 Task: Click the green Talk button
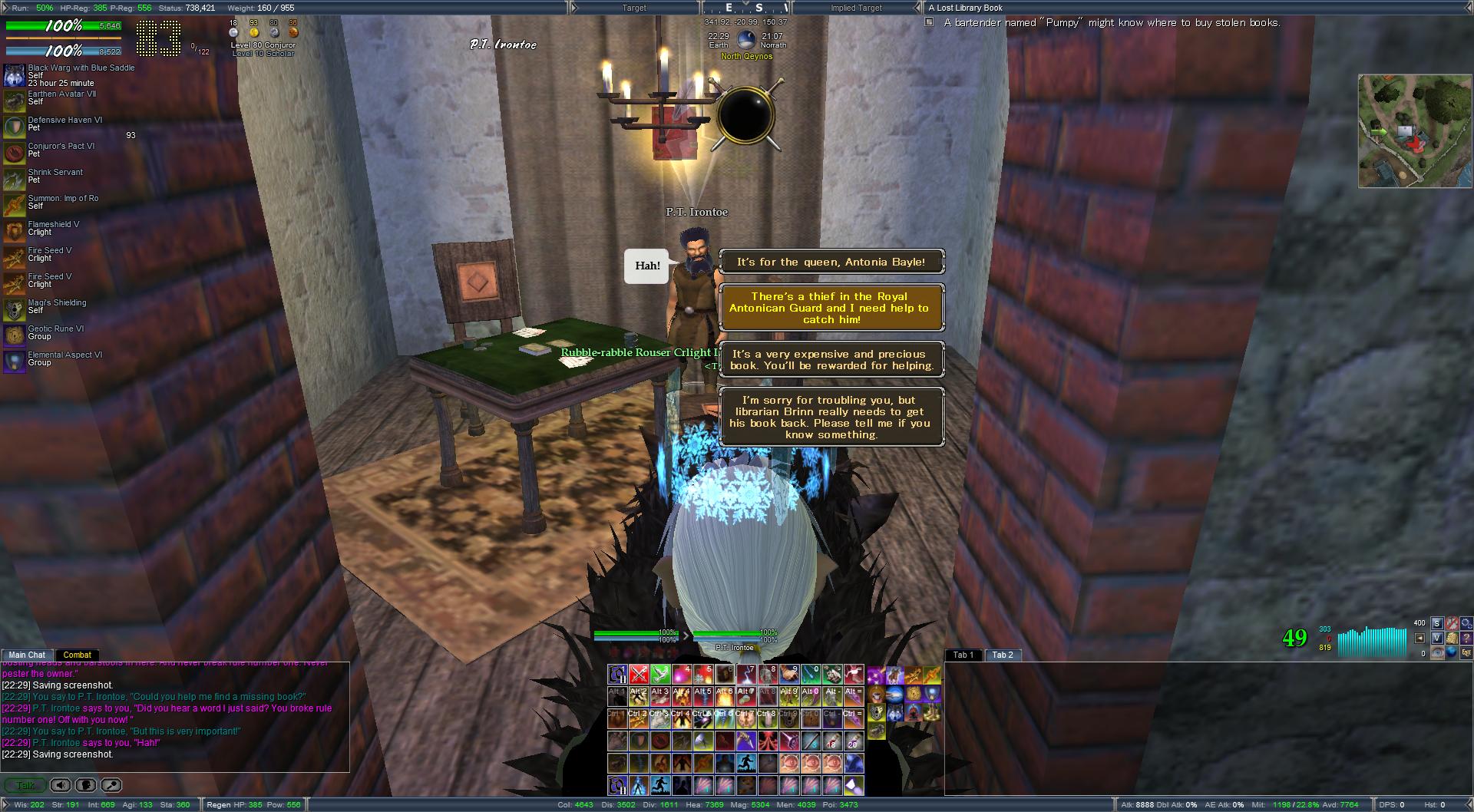[x=25, y=785]
